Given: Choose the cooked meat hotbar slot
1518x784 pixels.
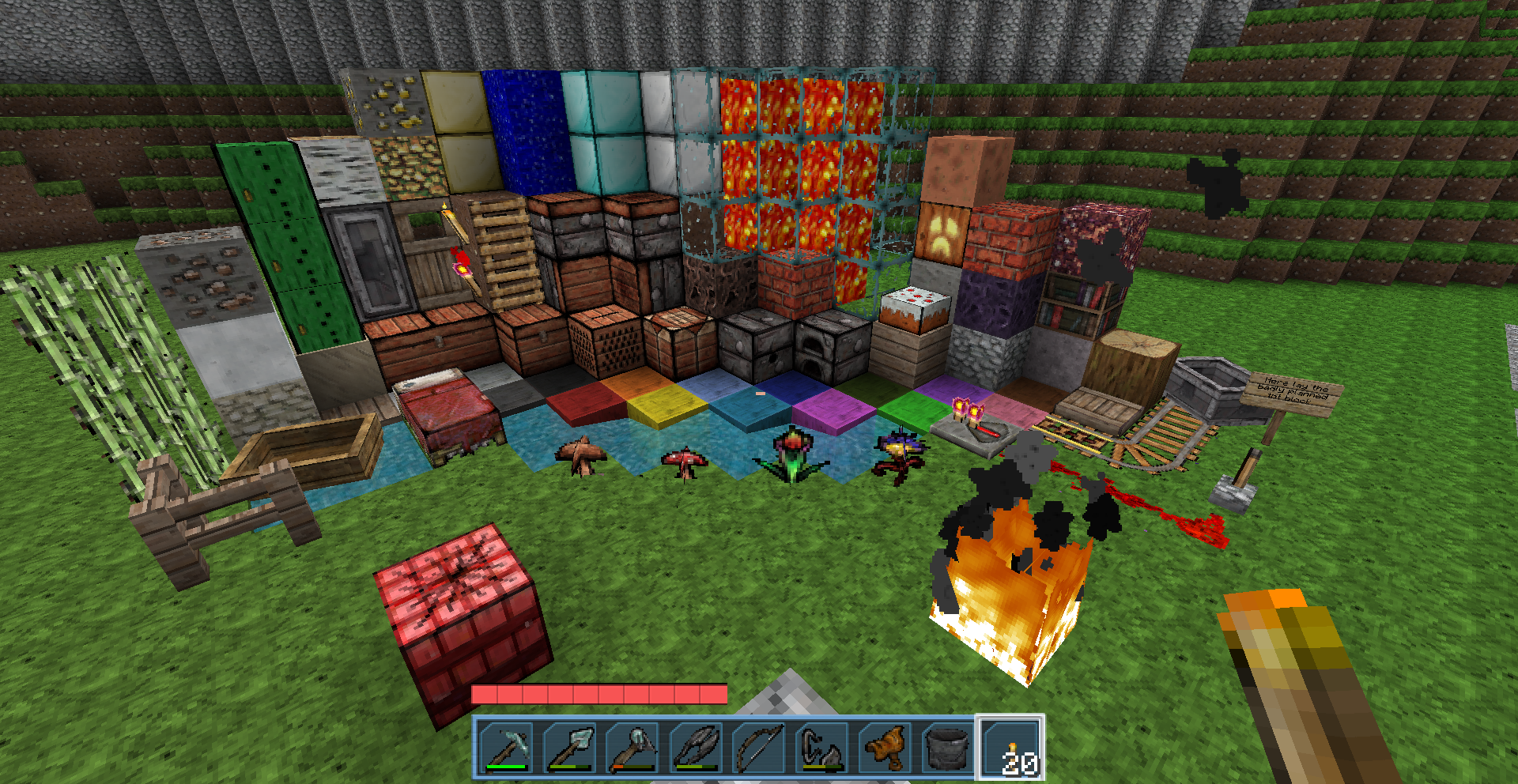Looking at the screenshot, I should pyautogui.click(x=885, y=747).
